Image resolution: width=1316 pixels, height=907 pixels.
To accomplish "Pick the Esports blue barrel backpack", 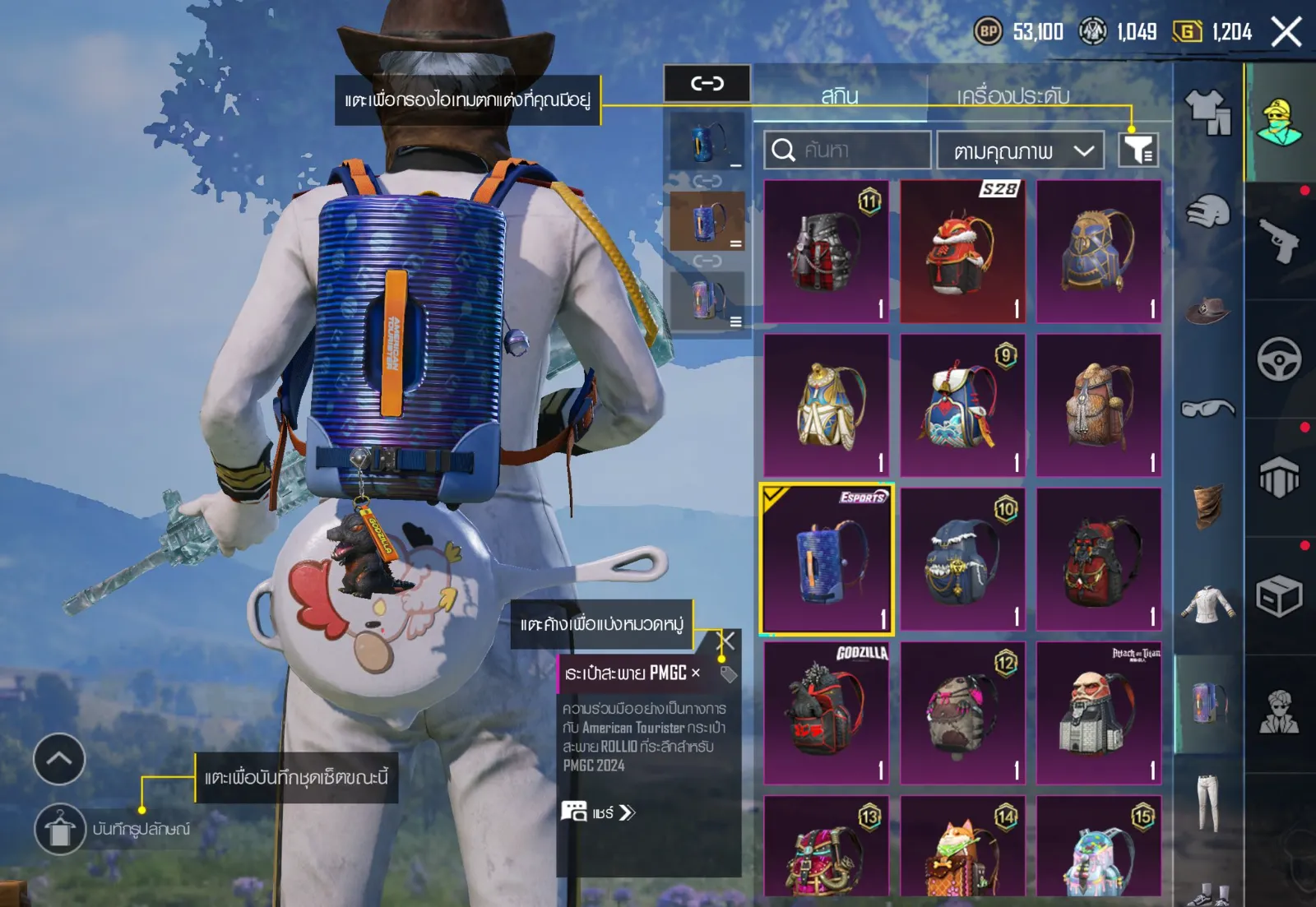I will tap(827, 560).
